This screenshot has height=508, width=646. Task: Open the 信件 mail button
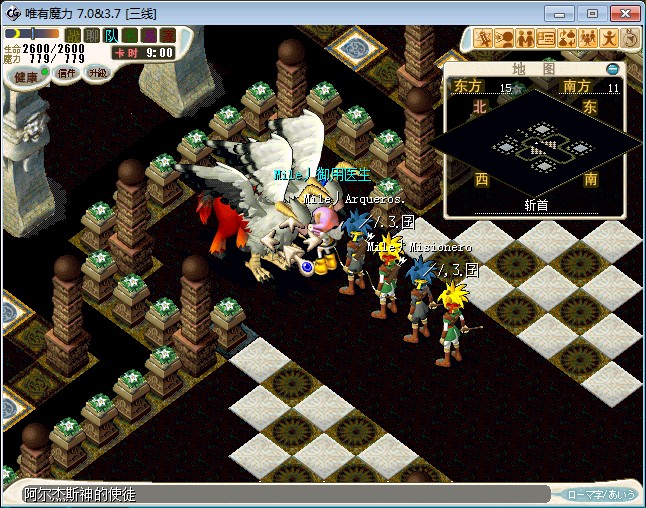coord(67,74)
